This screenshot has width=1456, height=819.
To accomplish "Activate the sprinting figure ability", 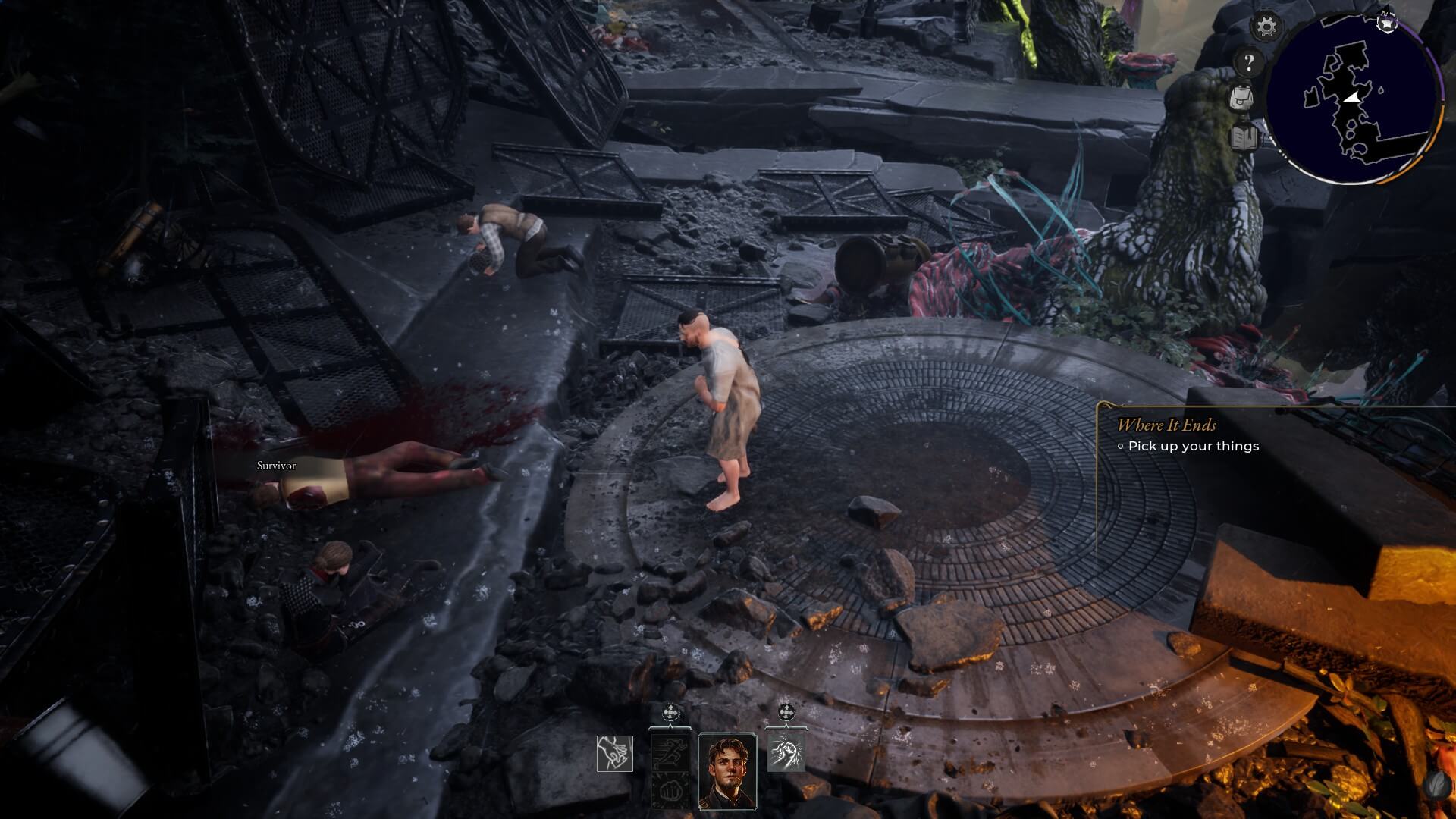I will click(671, 752).
